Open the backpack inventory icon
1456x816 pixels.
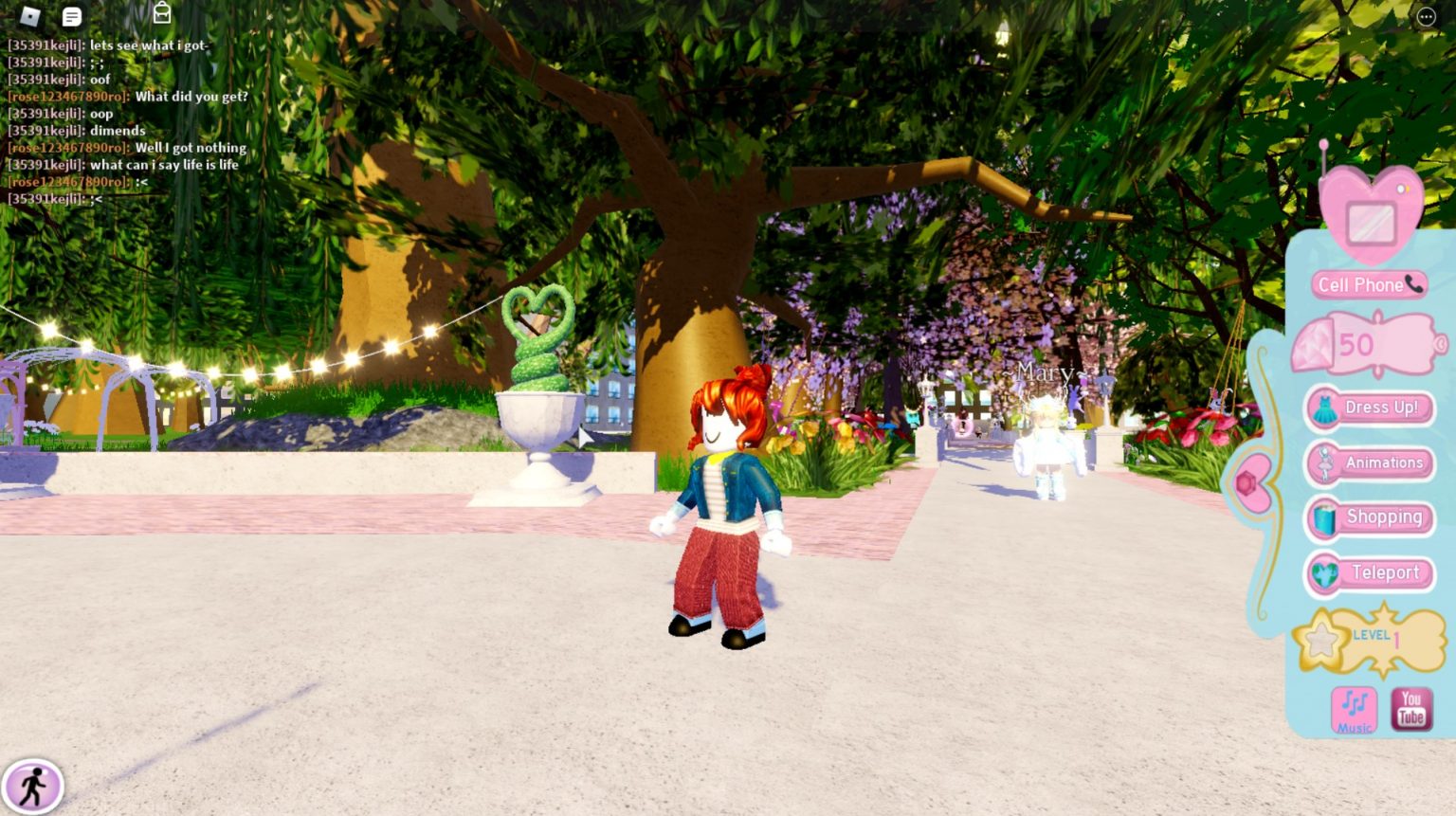tap(161, 14)
